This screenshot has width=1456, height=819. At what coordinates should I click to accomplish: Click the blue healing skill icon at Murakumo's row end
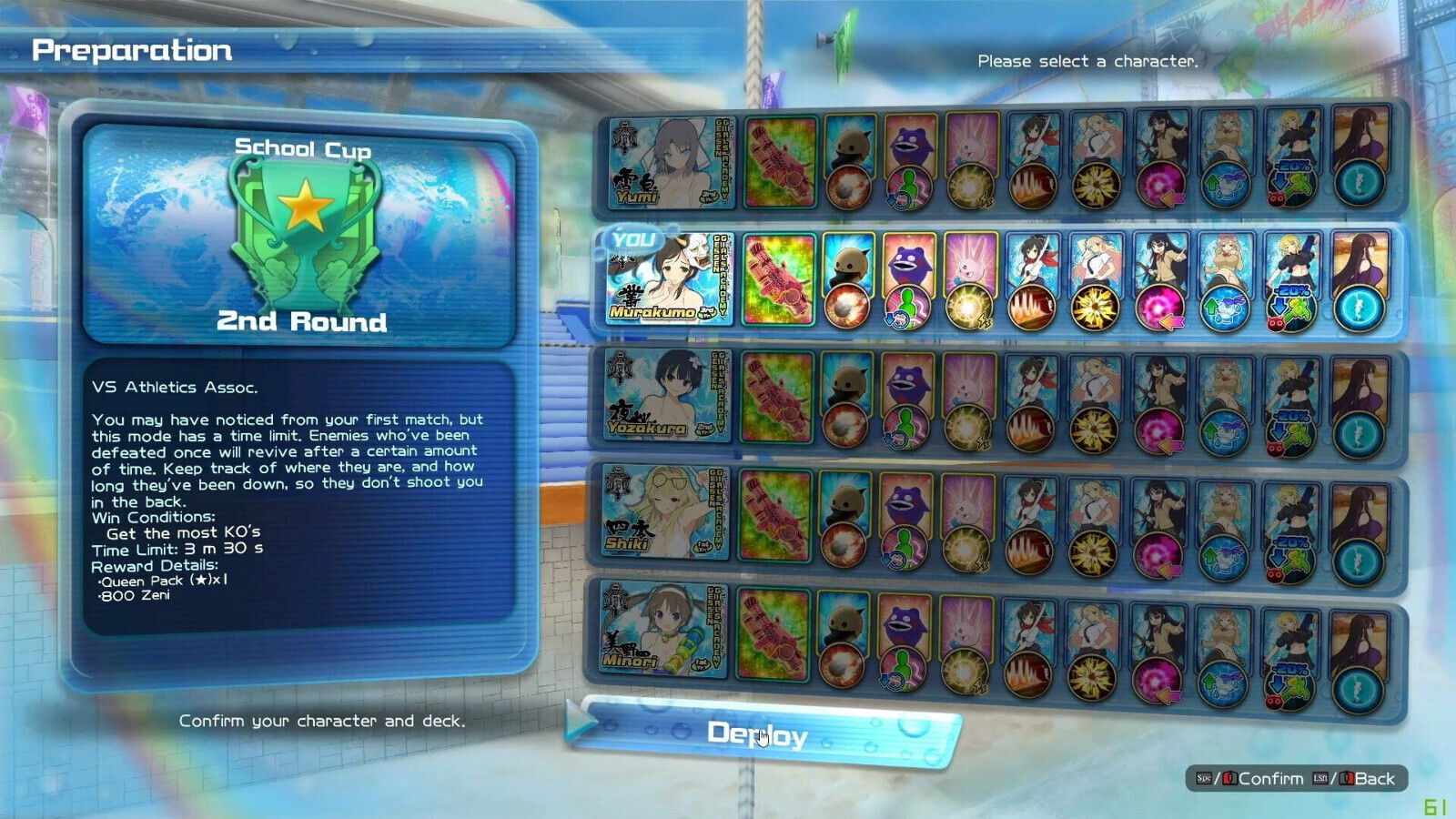[1356, 309]
